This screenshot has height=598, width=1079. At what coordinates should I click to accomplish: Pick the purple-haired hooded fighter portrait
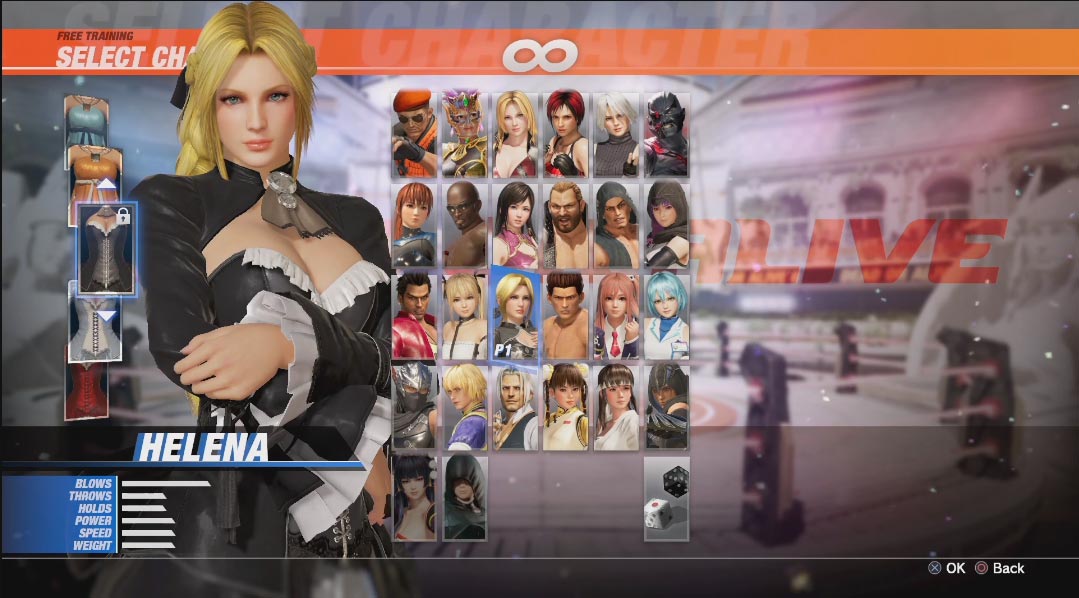pyautogui.click(x=667, y=225)
